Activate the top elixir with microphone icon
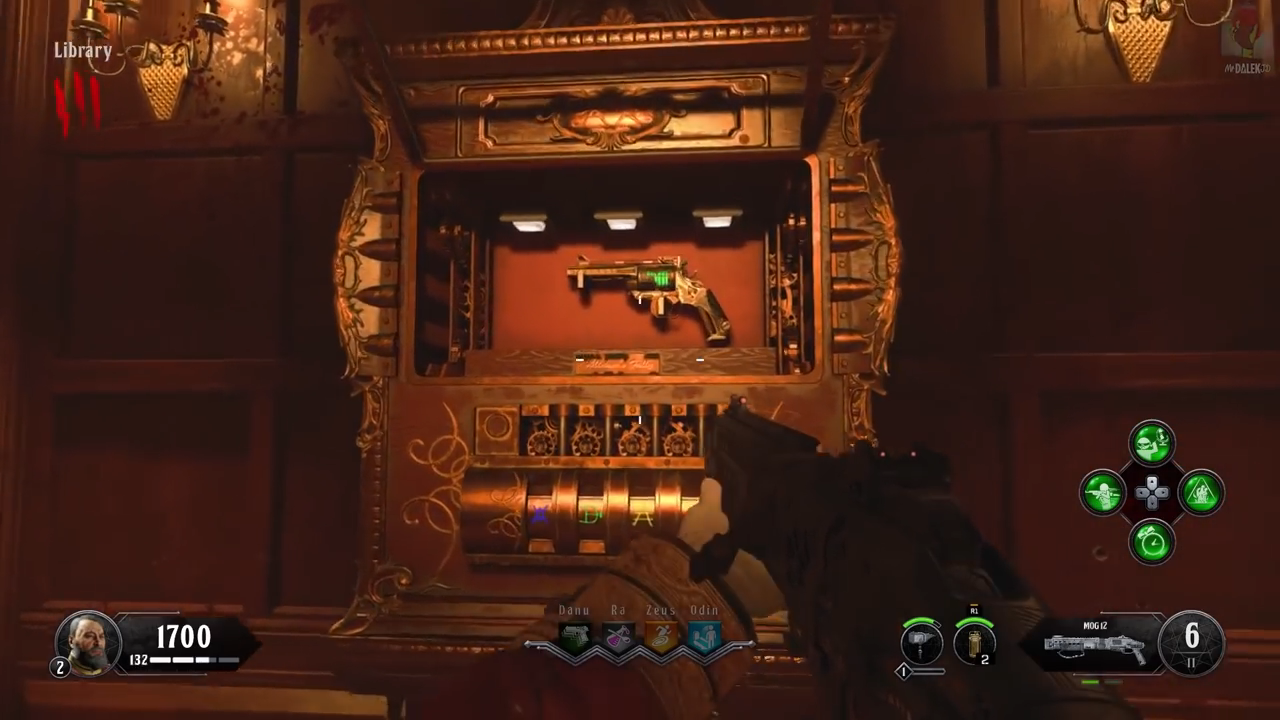 click(x=1152, y=443)
